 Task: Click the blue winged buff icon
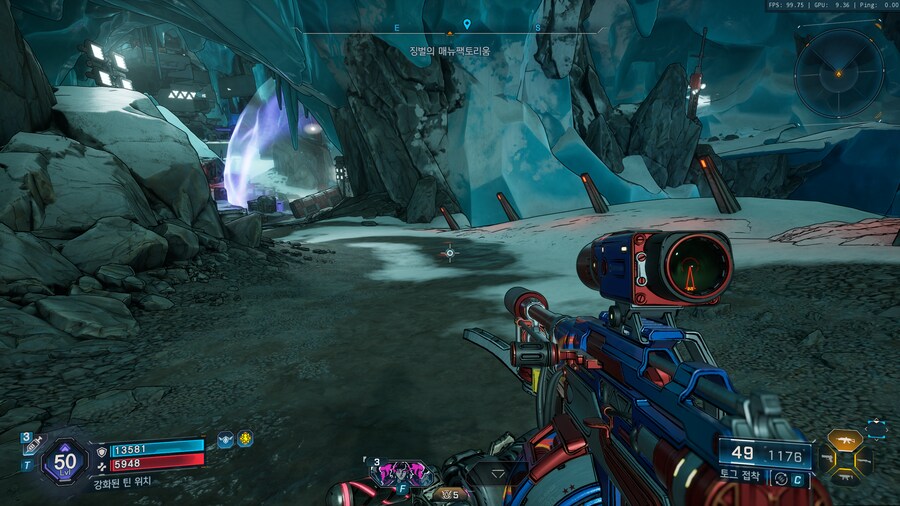(226, 439)
